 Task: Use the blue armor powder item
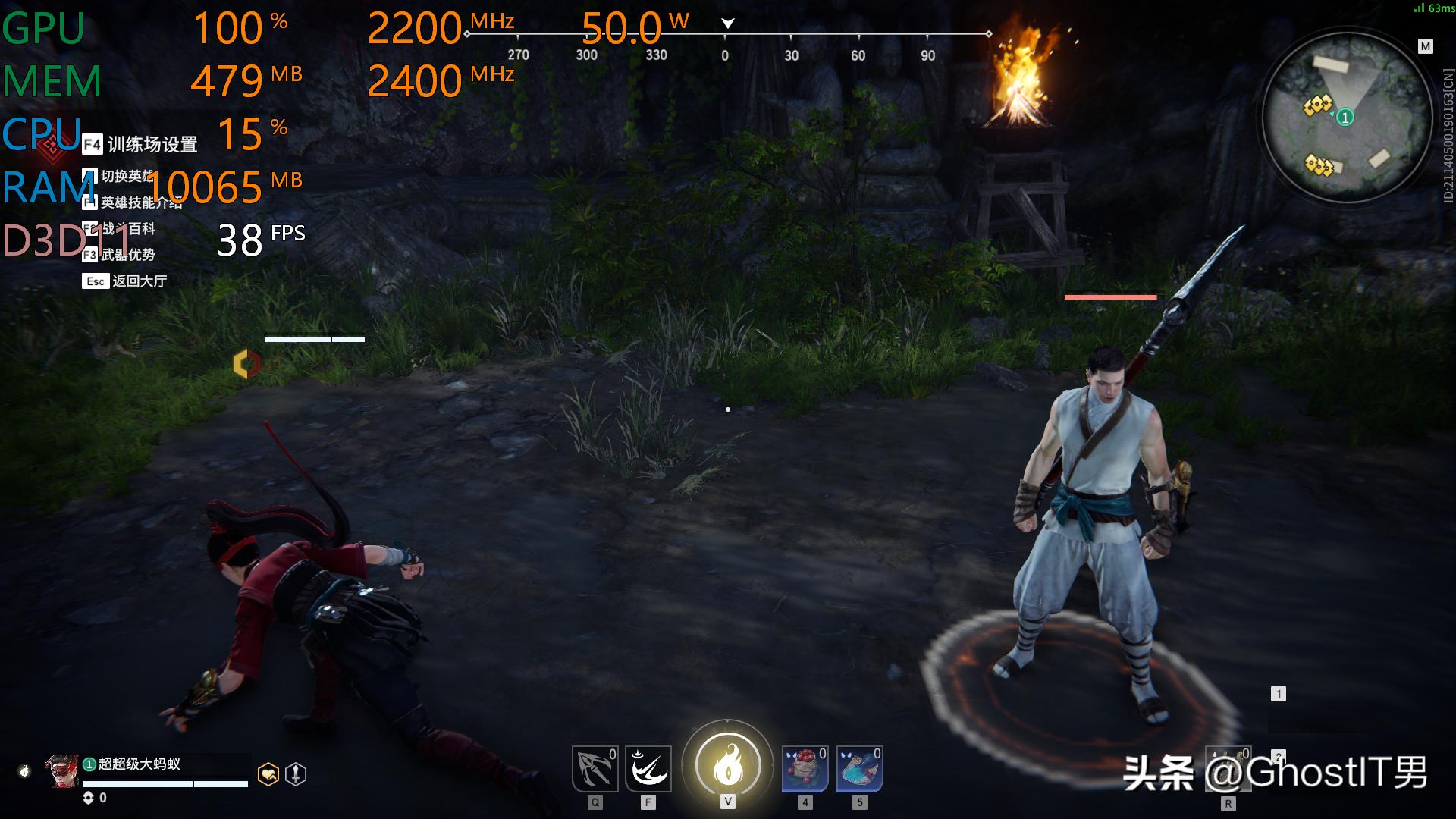(x=859, y=769)
